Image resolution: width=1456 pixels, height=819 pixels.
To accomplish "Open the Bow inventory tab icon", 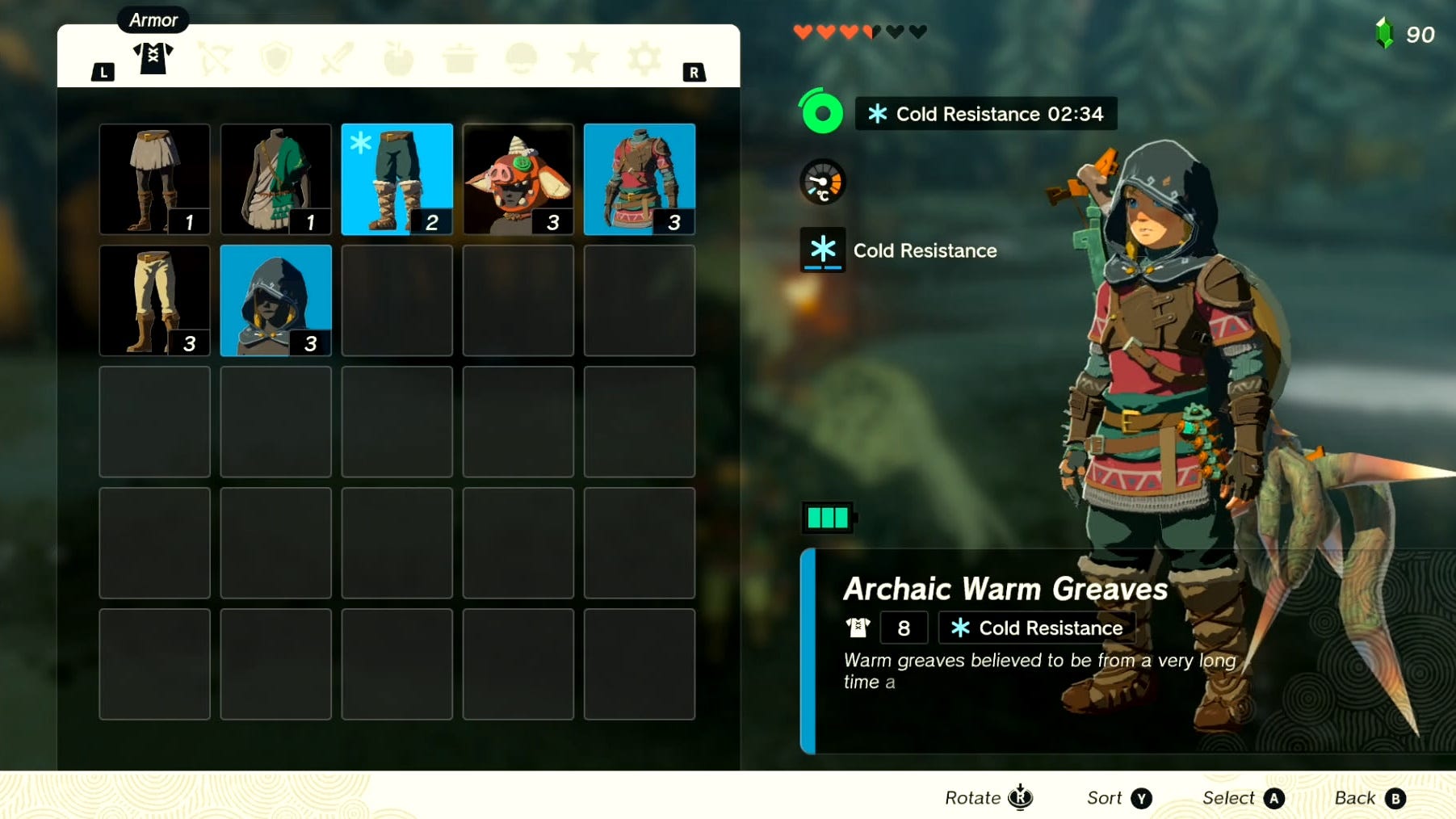I will point(214,57).
